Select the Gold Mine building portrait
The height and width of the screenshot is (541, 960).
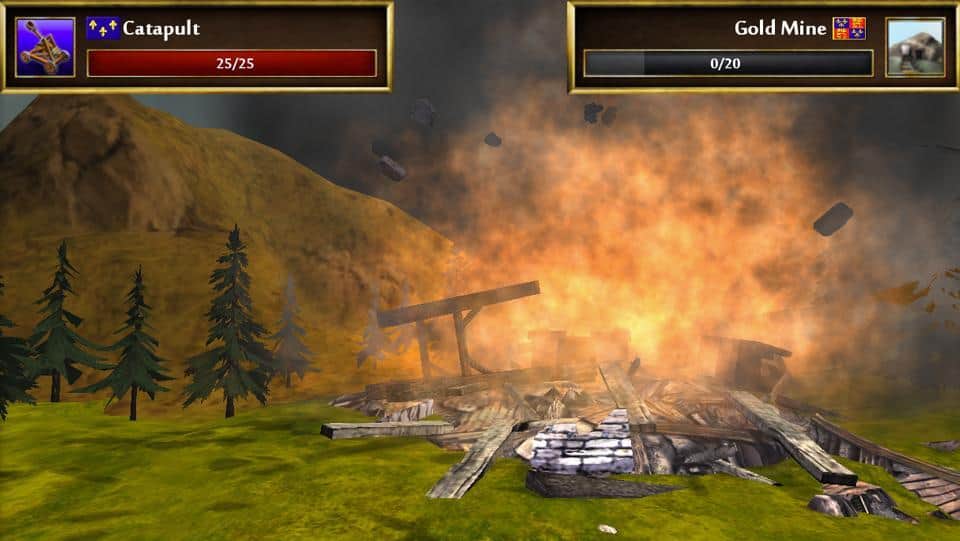tap(914, 47)
